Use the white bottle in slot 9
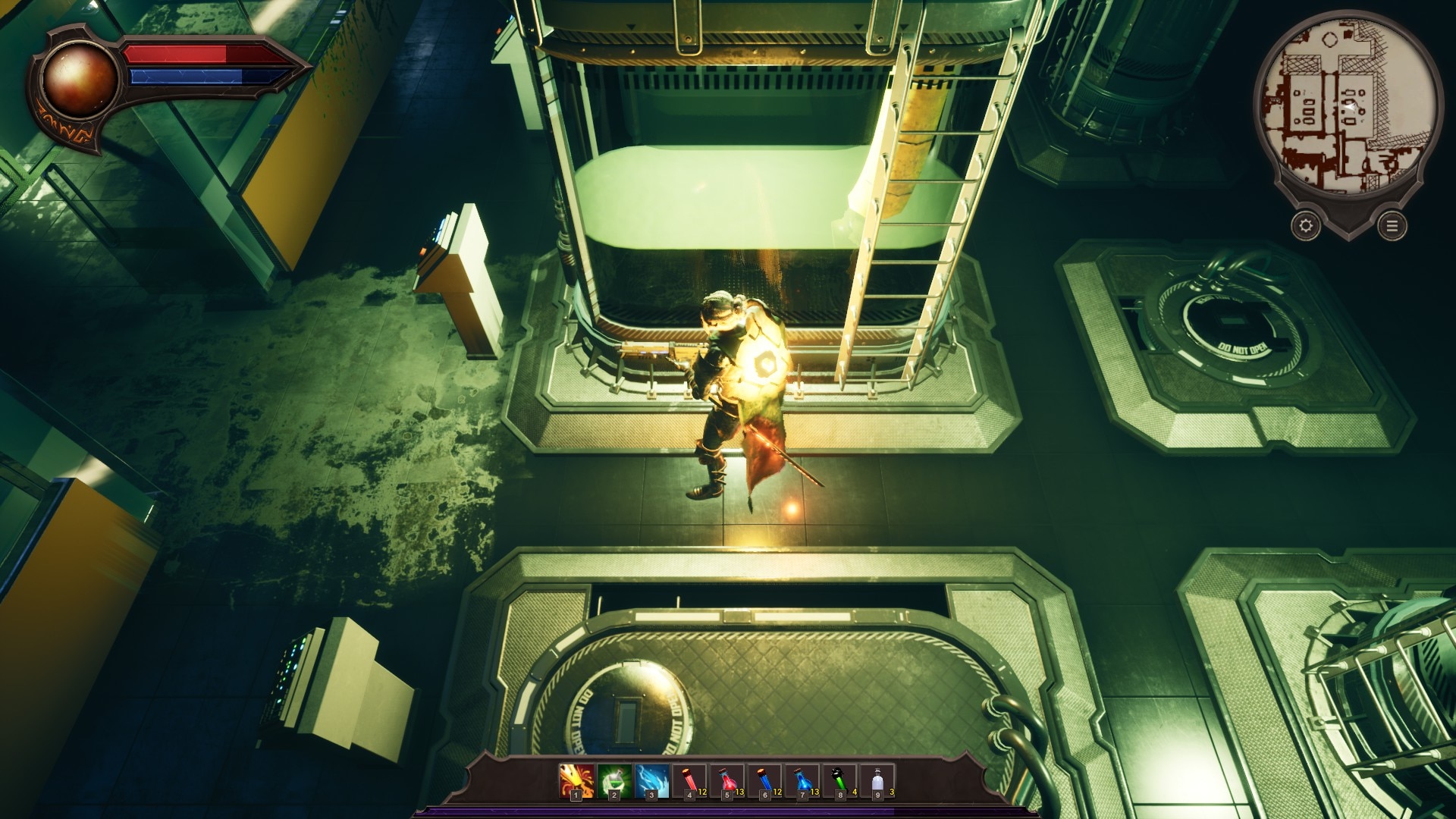The height and width of the screenshot is (819, 1456). pos(877,781)
